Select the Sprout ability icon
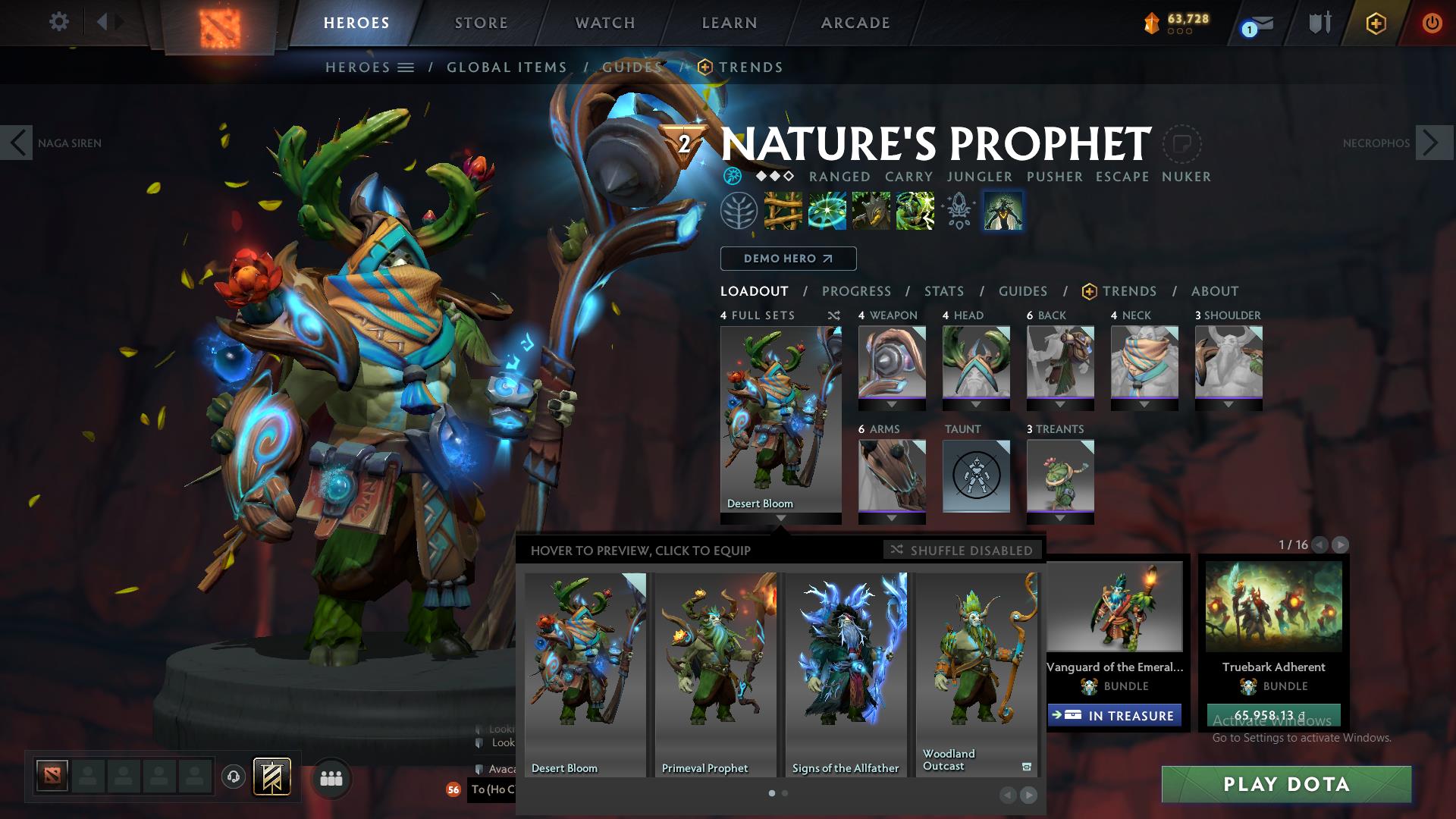Image resolution: width=1456 pixels, height=819 pixels. click(782, 212)
